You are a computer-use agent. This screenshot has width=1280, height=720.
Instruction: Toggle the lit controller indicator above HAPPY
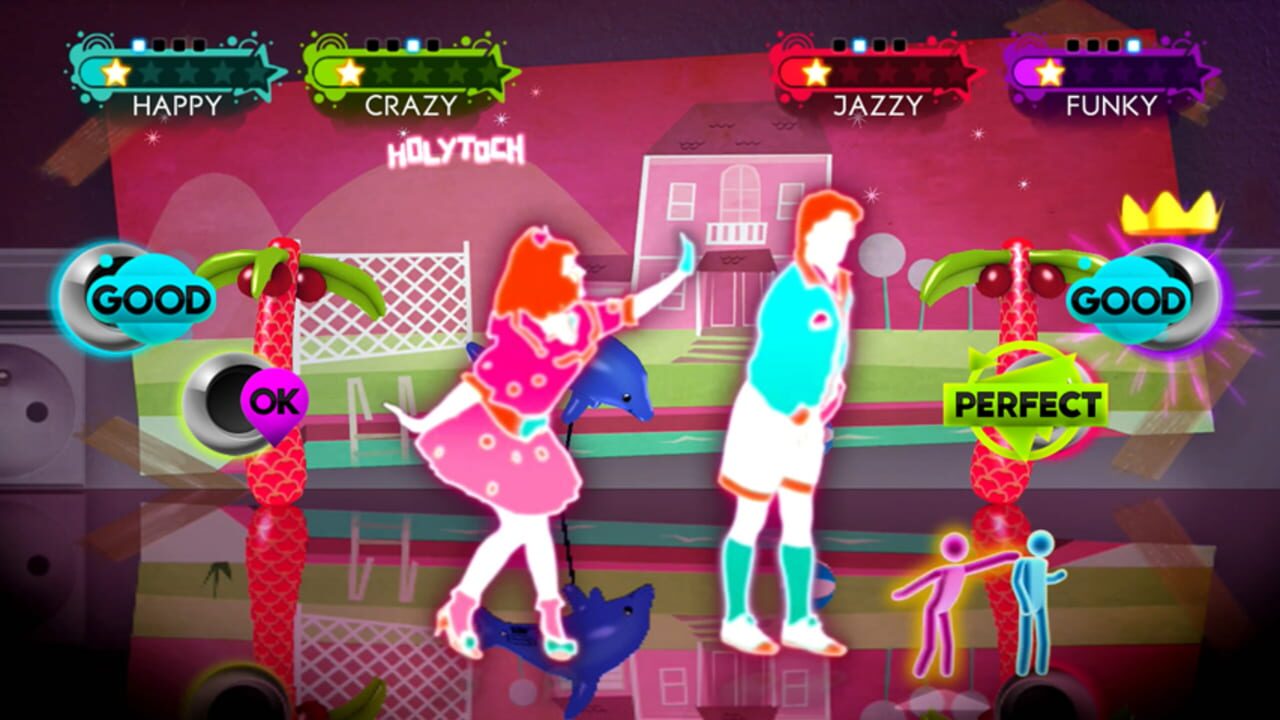click(x=138, y=45)
